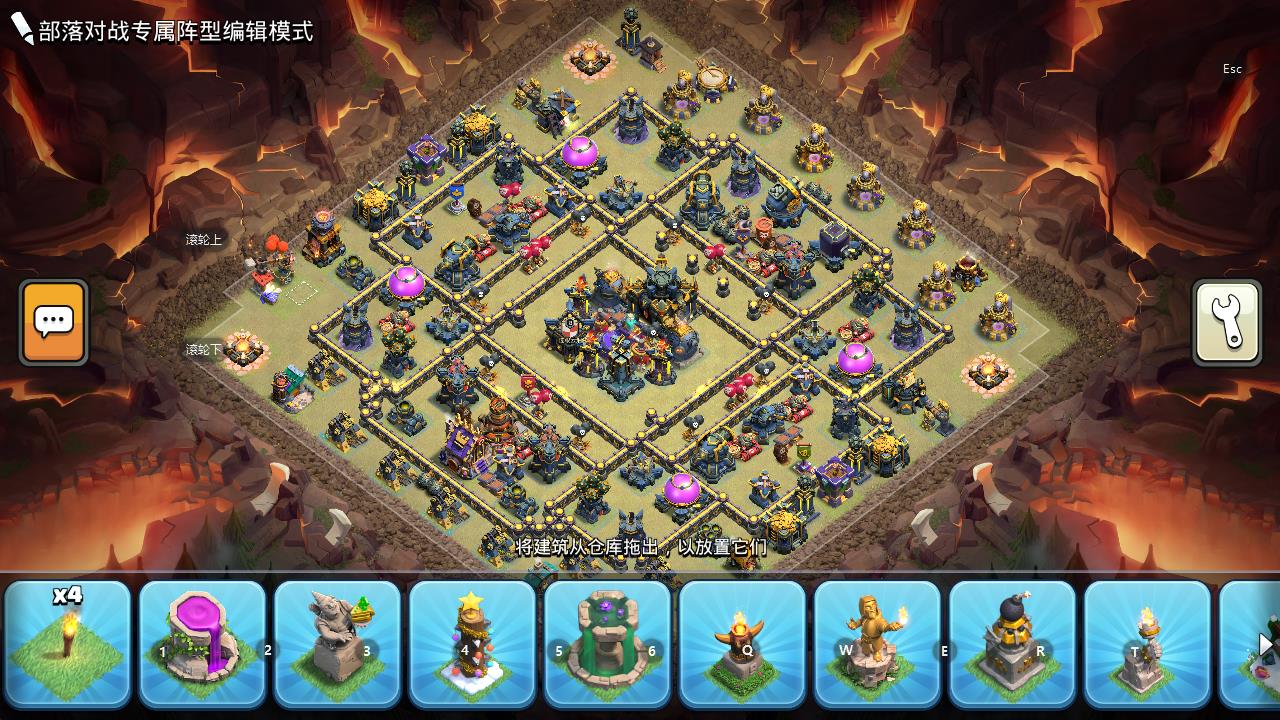The width and height of the screenshot is (1280, 720).
Task: Show more buildings with the right arrow
Action: pos(1266,645)
